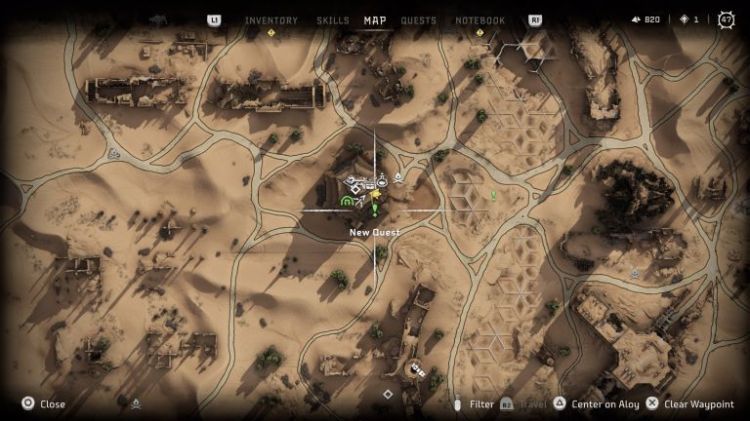This screenshot has height=421, width=750.
Task: Clear the active waypoint
Action: coord(688,404)
